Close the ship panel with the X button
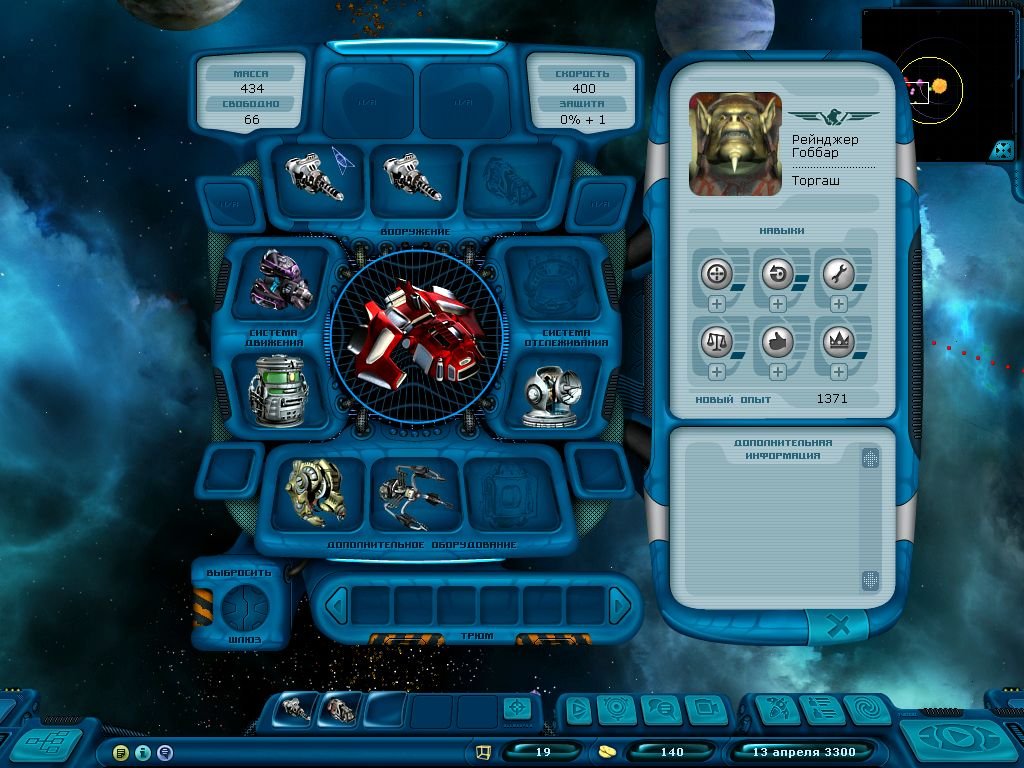This screenshot has width=1024, height=768. click(x=840, y=627)
